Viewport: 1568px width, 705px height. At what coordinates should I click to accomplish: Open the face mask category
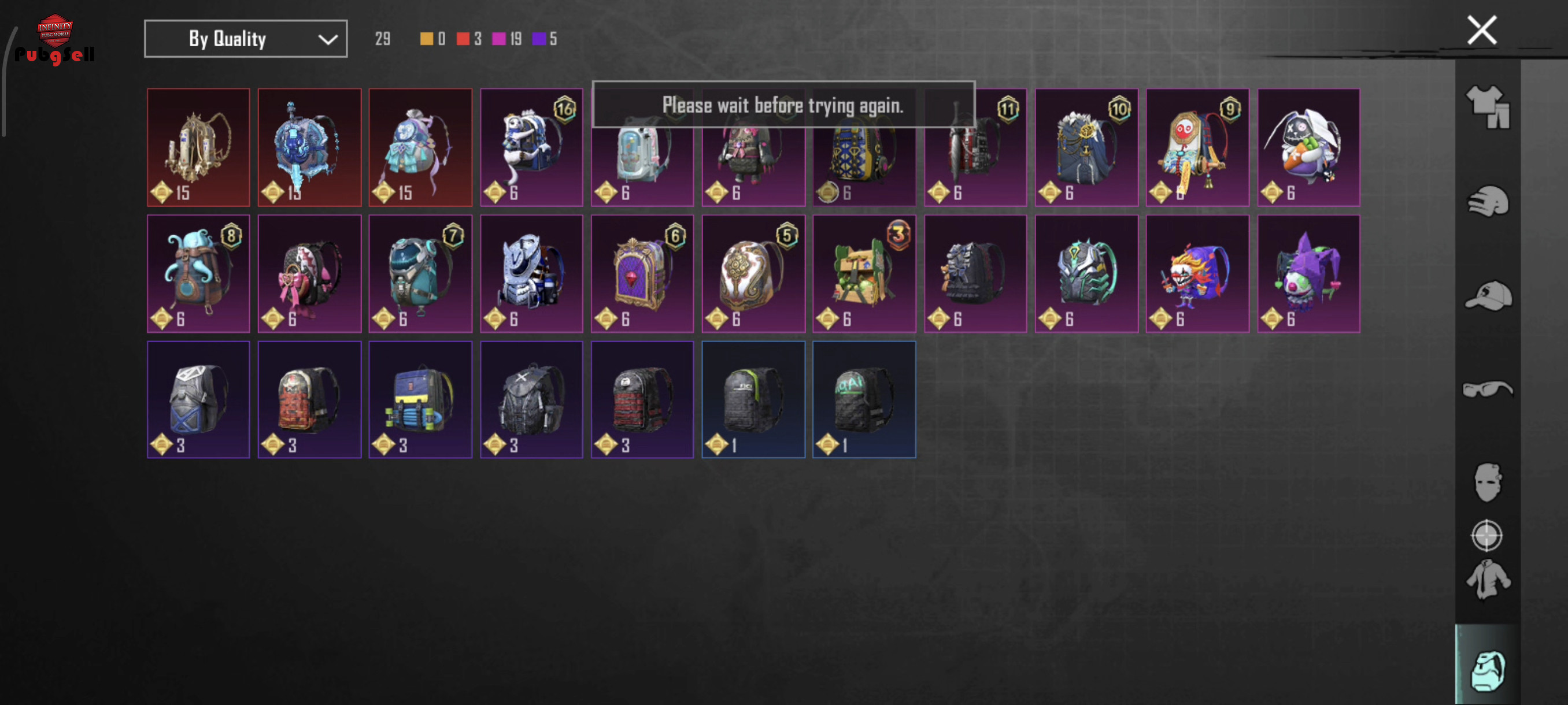coord(1487,483)
